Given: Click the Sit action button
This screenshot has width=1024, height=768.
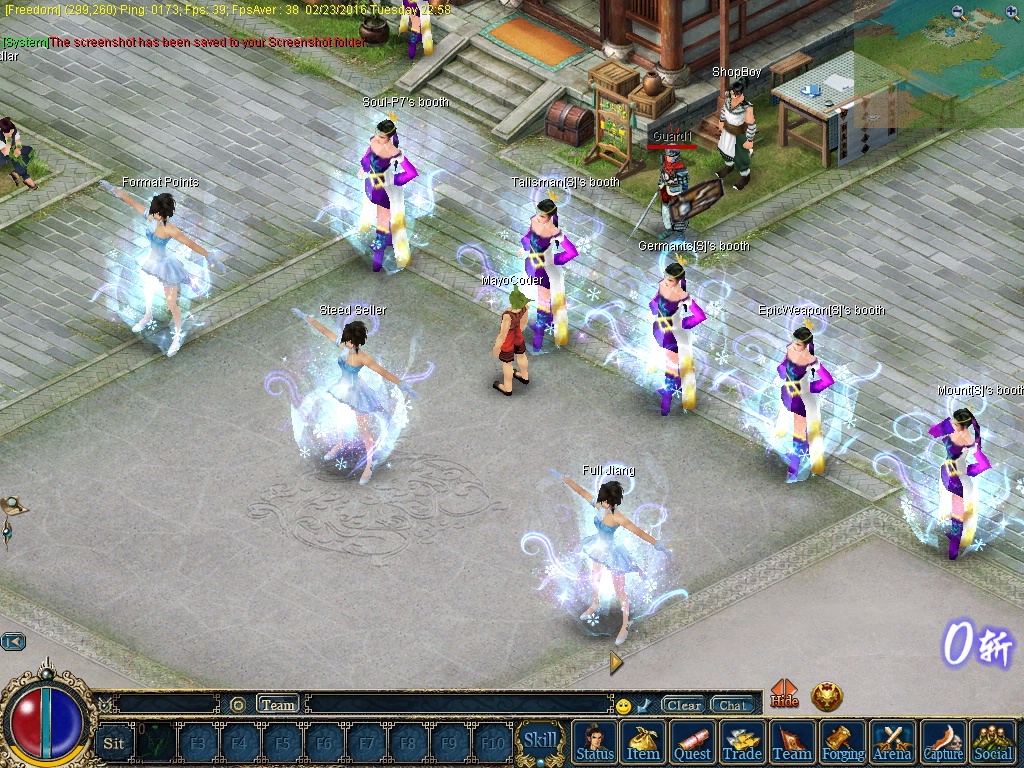Looking at the screenshot, I should pyautogui.click(x=114, y=743).
